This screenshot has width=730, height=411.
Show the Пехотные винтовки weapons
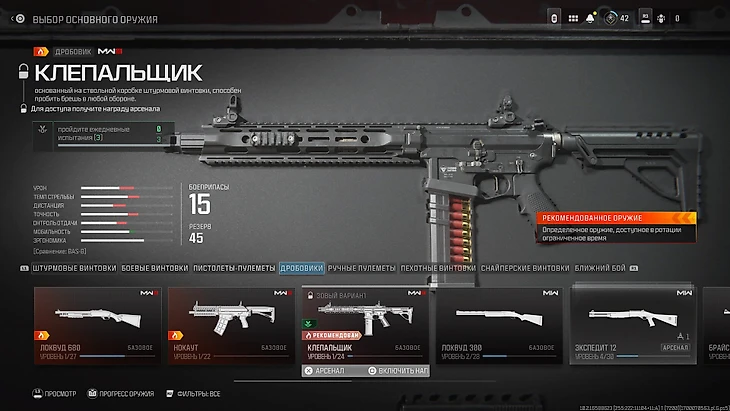pyautogui.click(x=438, y=268)
